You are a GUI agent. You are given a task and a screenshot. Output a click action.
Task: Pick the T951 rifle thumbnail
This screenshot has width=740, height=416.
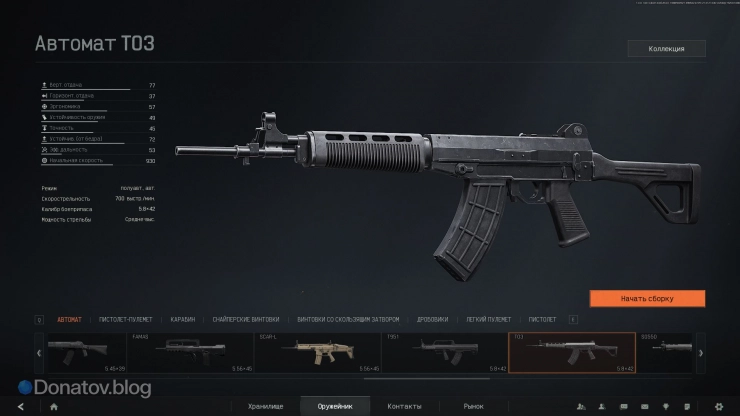(x=444, y=352)
